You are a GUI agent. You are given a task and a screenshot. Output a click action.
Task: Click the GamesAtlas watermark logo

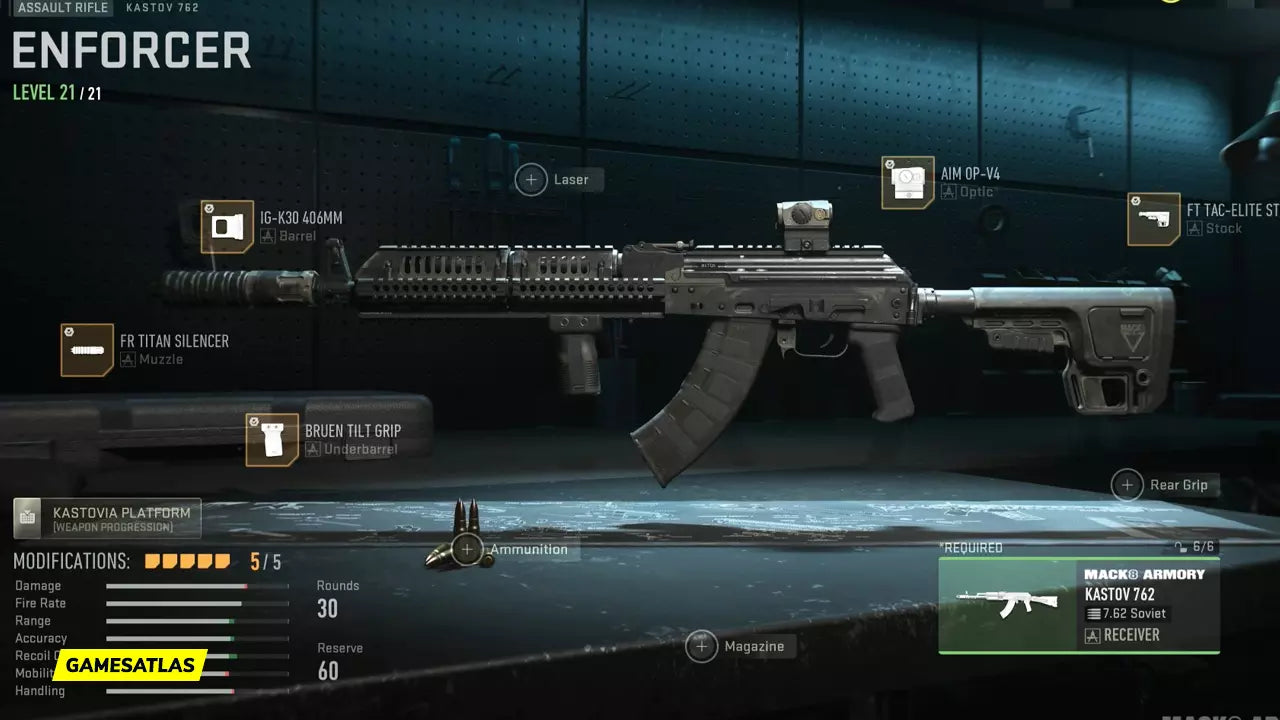[x=130, y=666]
